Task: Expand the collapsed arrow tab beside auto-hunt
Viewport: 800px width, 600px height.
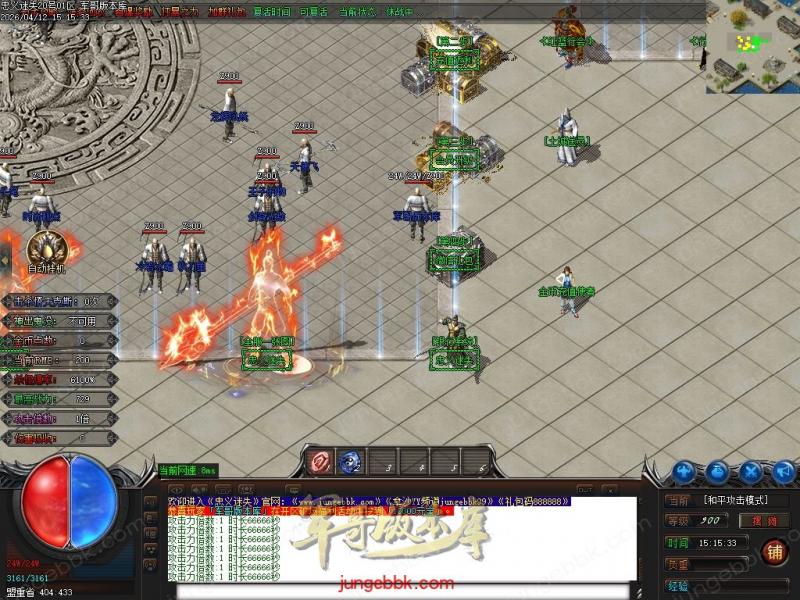Action: (4, 260)
